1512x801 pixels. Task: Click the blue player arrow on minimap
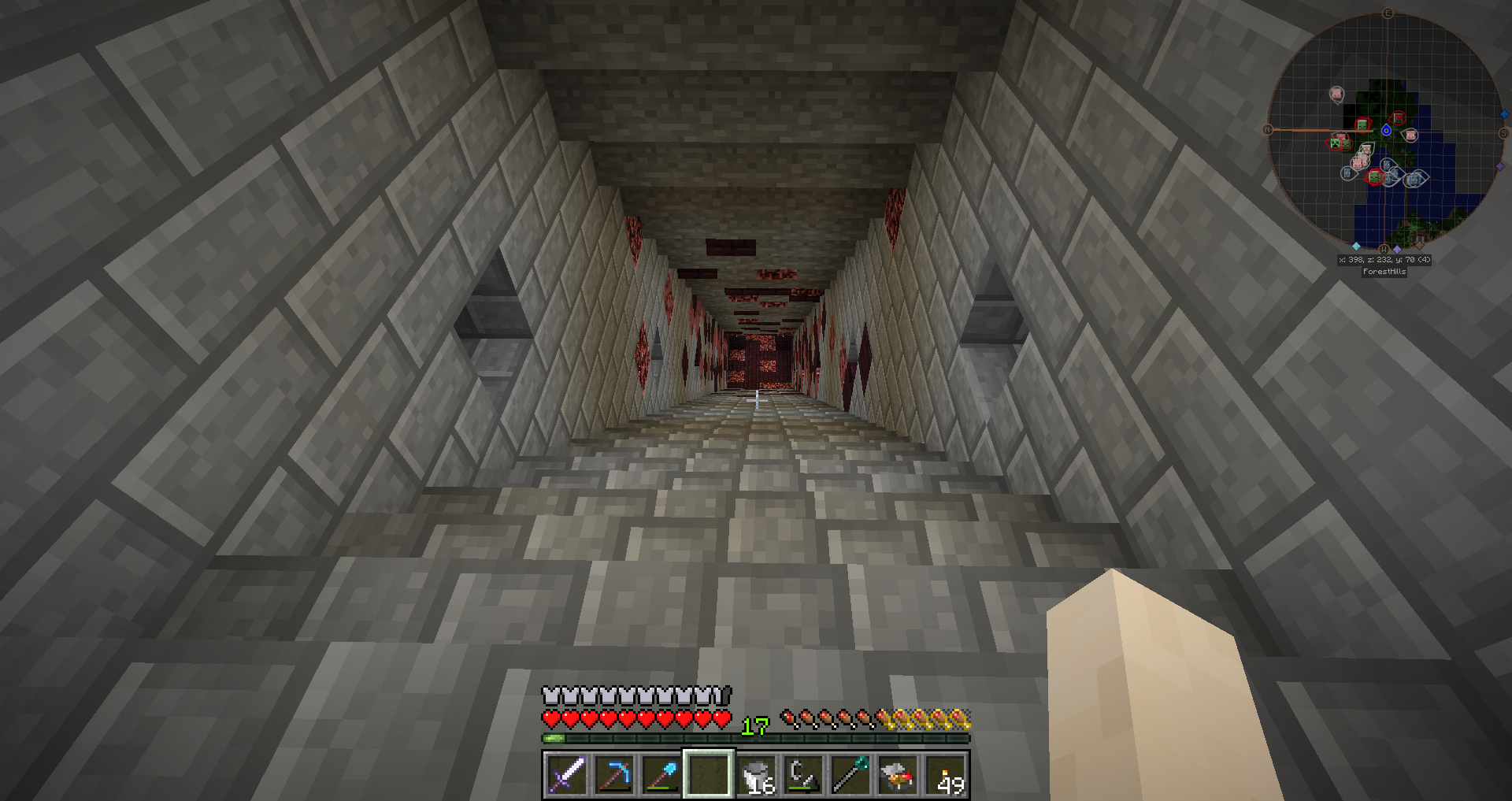(1386, 131)
